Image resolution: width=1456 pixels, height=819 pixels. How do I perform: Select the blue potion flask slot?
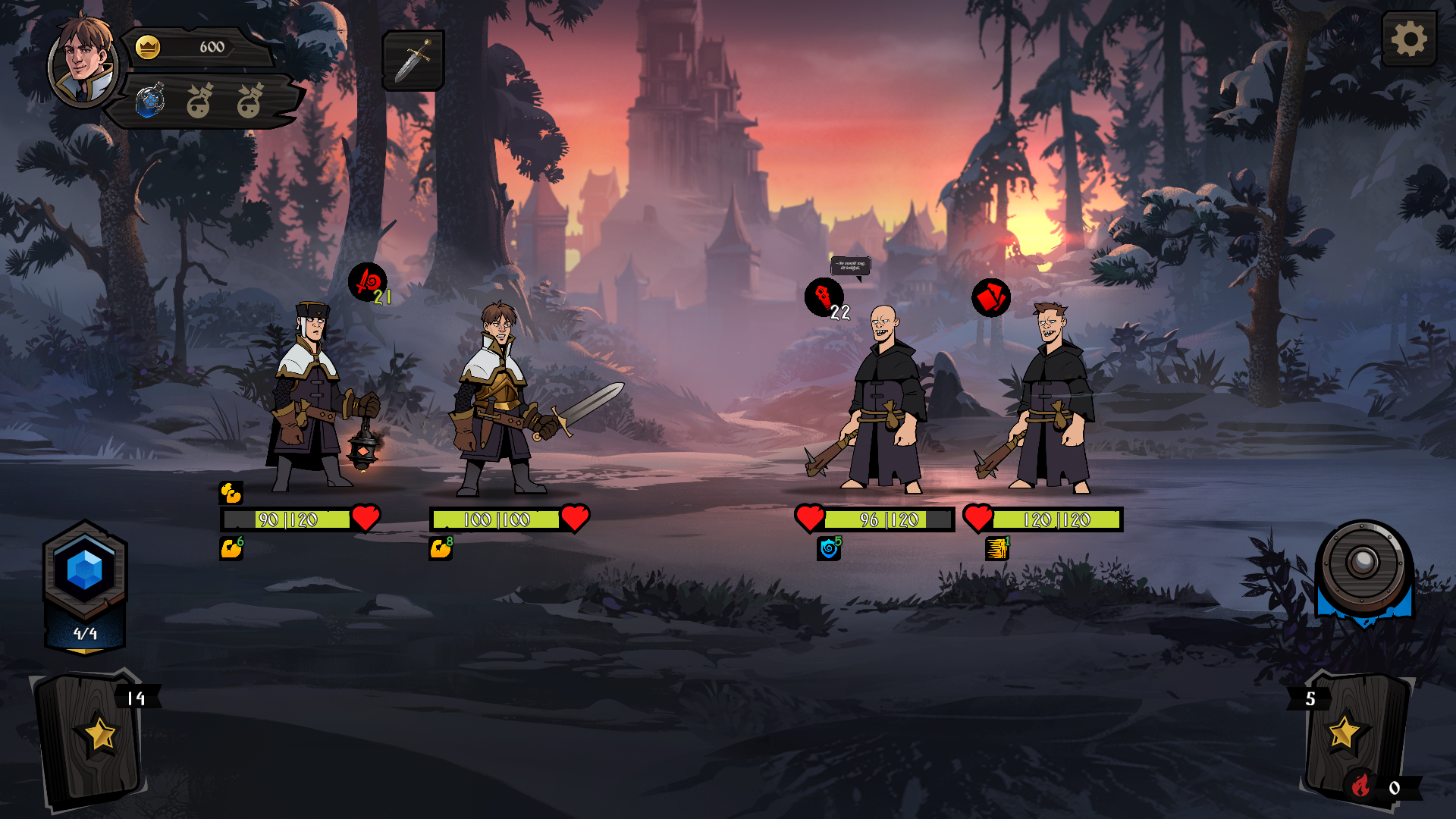(150, 101)
